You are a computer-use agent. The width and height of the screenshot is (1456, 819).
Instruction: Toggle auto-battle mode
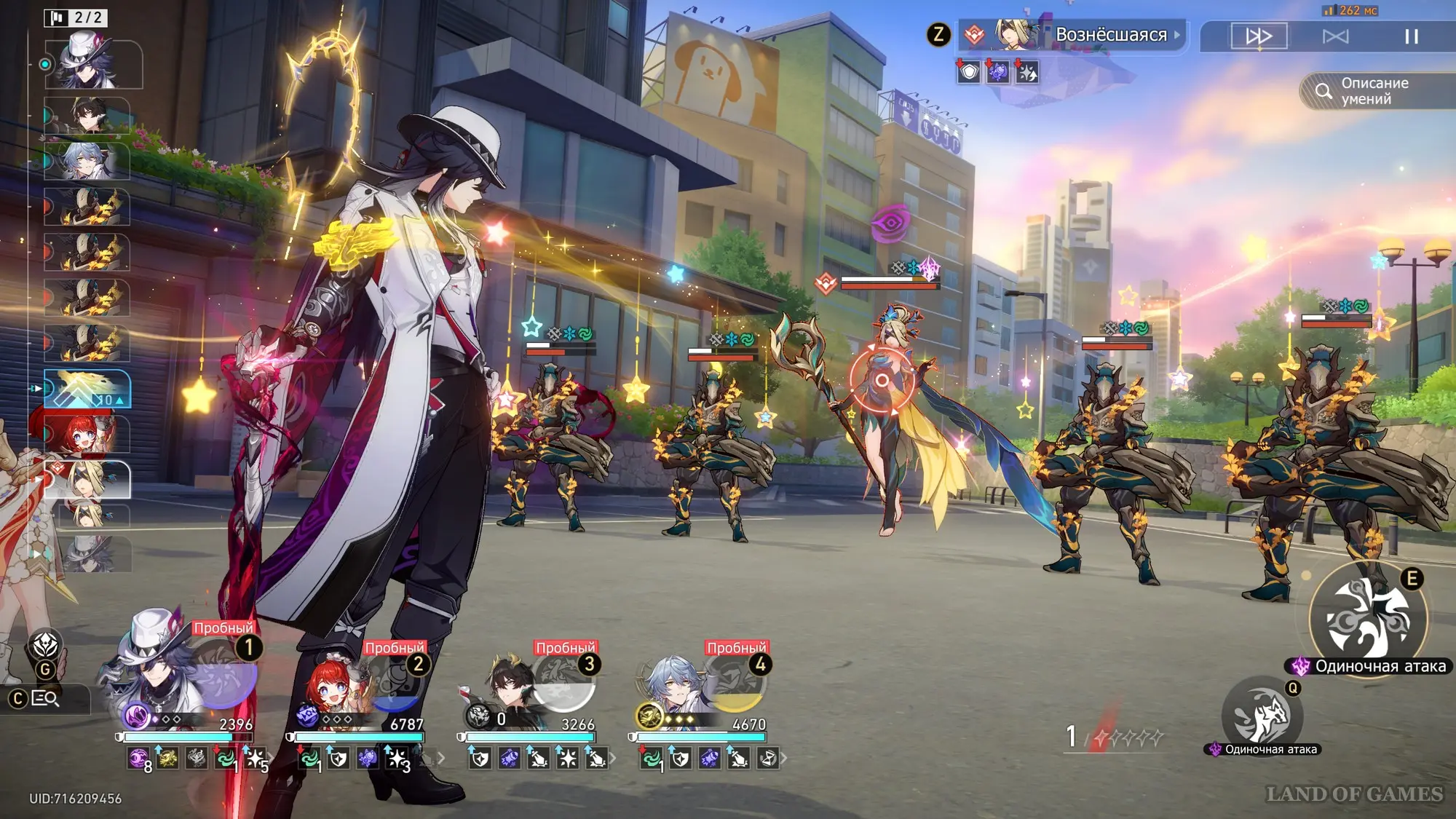tap(1335, 36)
